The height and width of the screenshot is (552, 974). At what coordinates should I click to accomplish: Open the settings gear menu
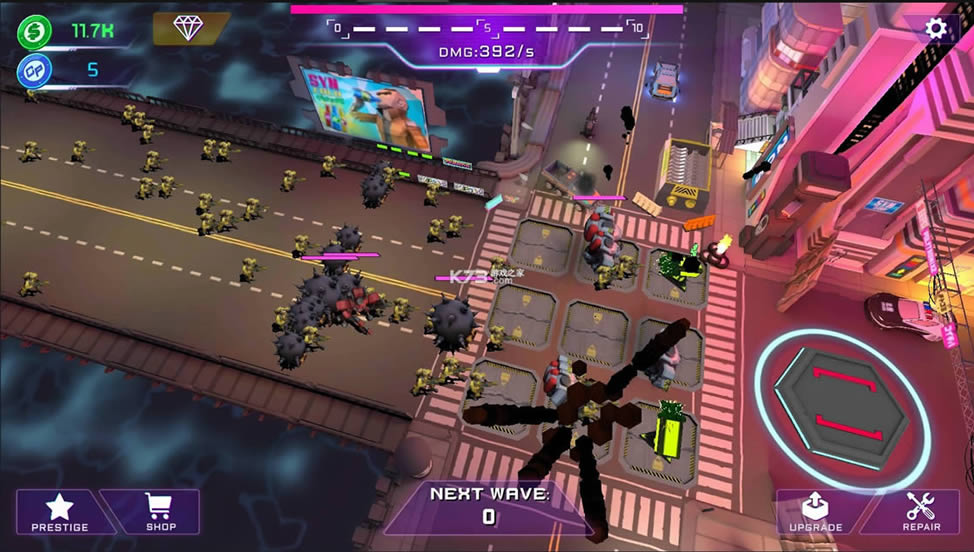(935, 29)
